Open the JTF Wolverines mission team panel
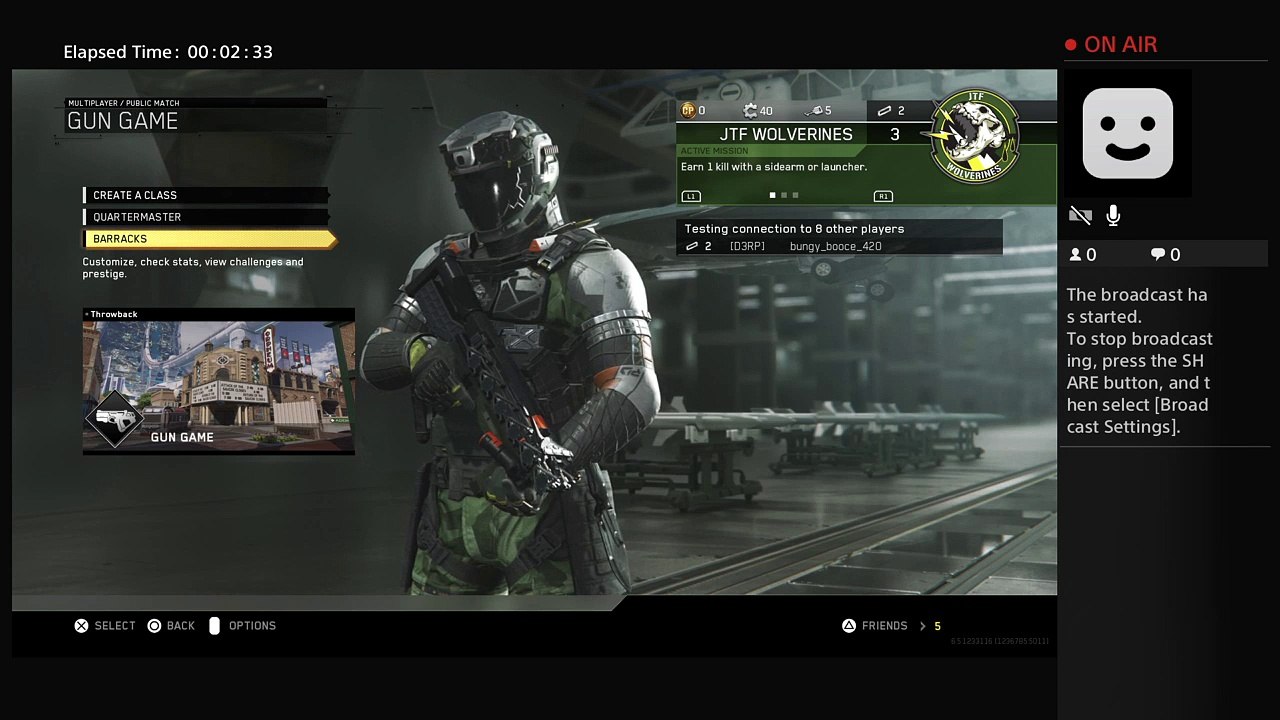Screen dimensions: 1280x720 [787, 134]
